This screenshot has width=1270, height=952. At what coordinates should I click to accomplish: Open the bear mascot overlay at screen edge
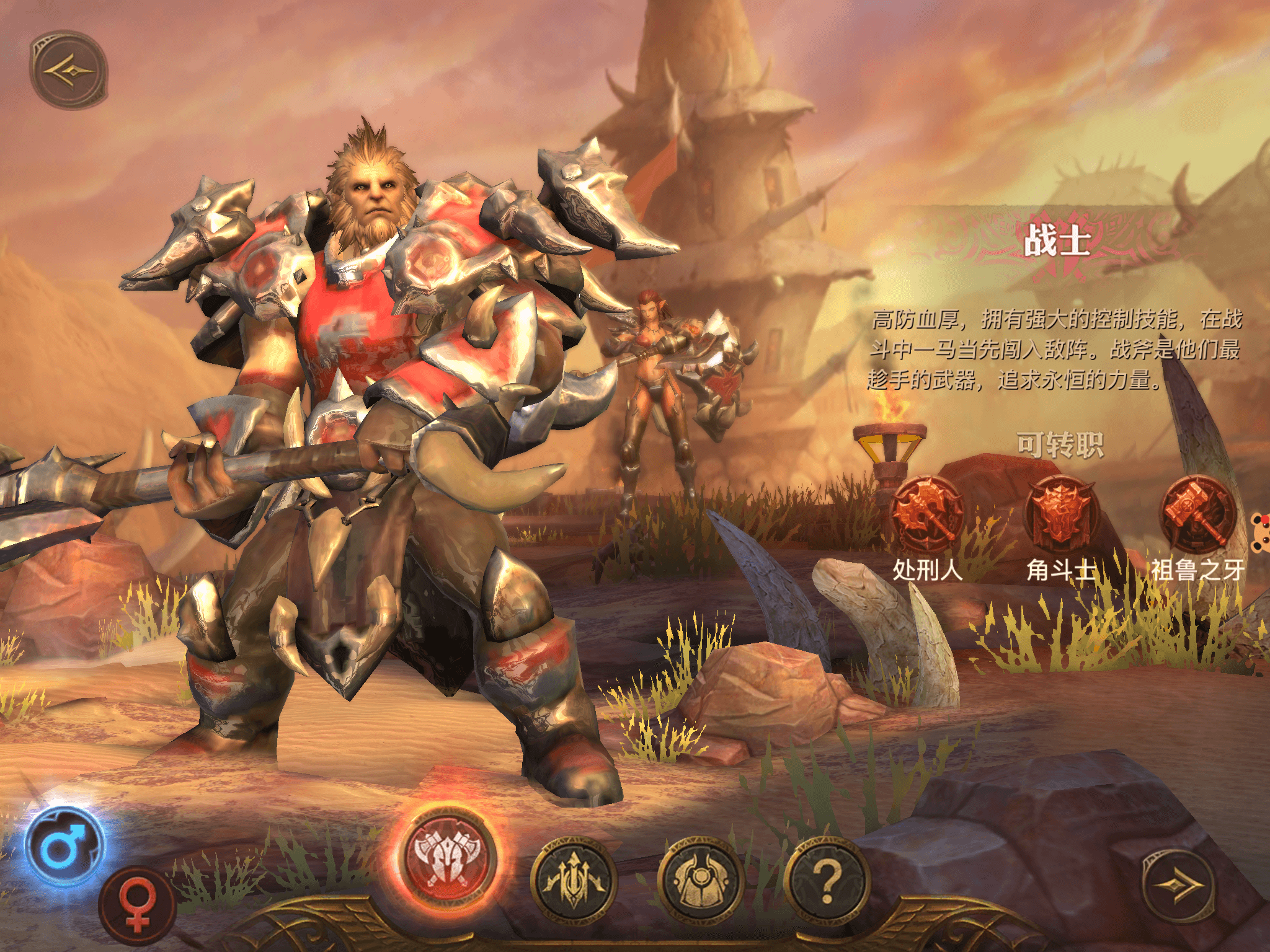(1260, 533)
